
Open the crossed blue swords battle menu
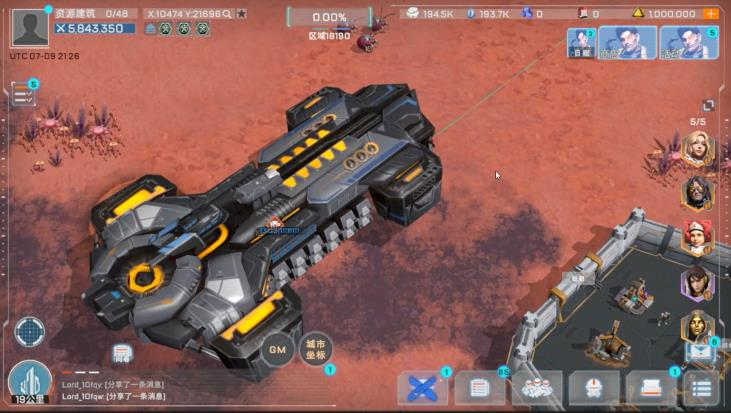tap(423, 388)
